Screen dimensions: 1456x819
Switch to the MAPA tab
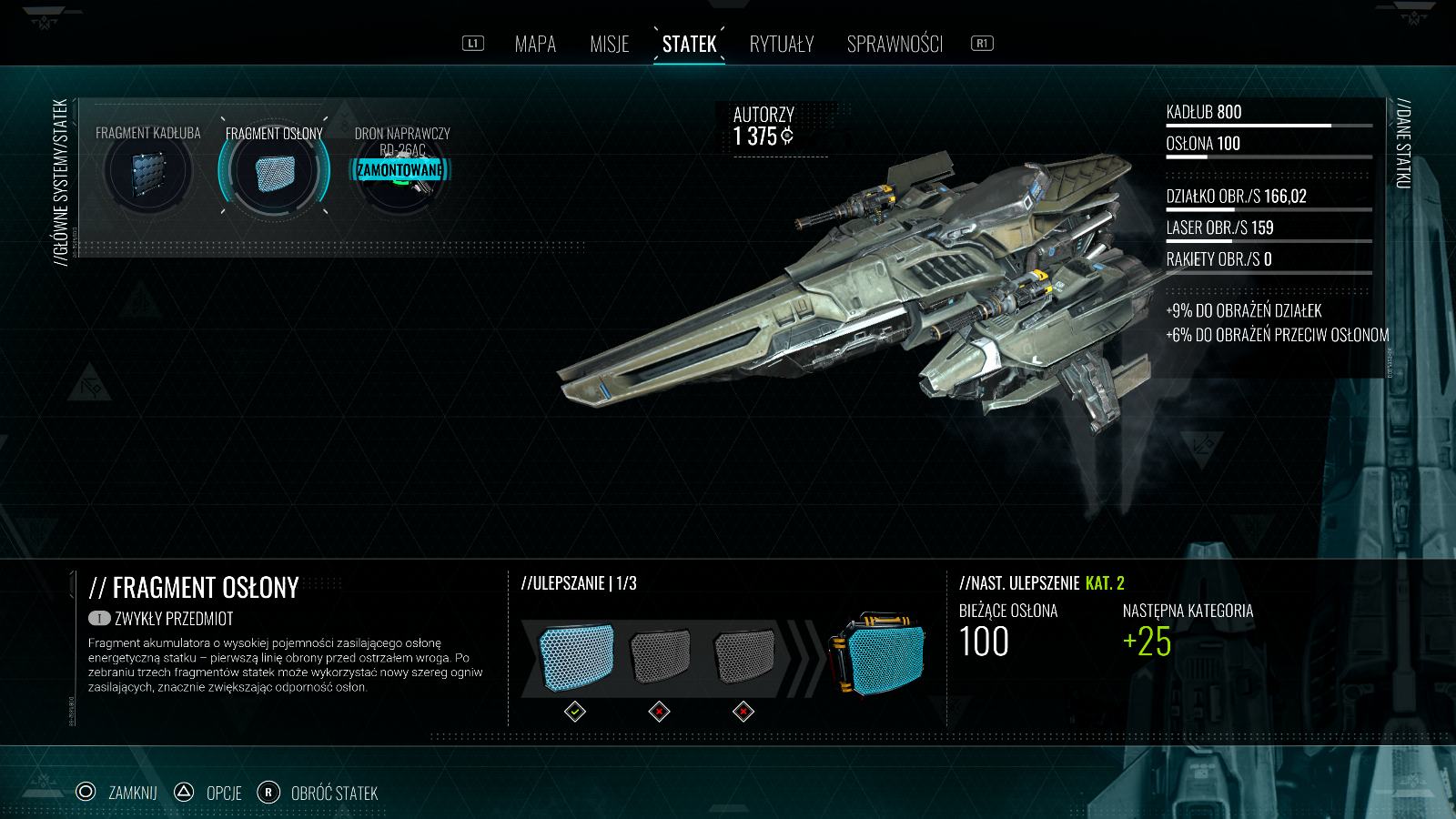point(535,44)
